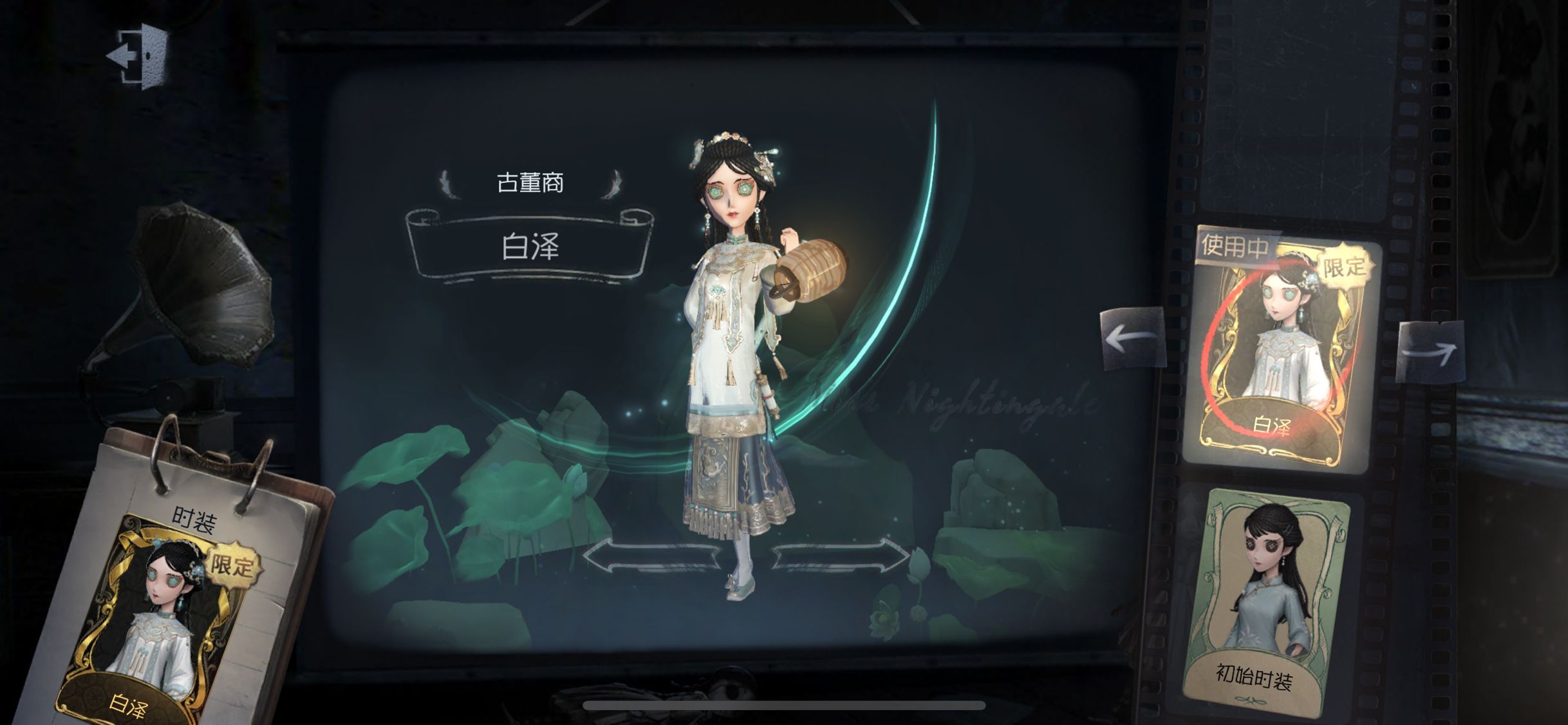
Task: Go to next costume page arrow
Action: pyautogui.click(x=1430, y=352)
